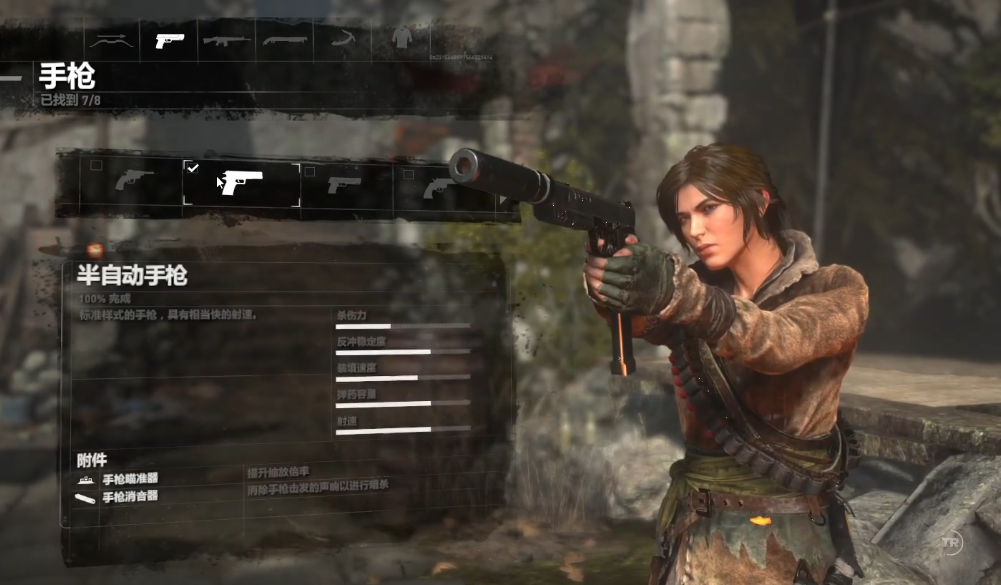Viewport: 1001px width, 585px height.
Task: Select the 手枪消音器 attachment row
Action: [x=130, y=496]
